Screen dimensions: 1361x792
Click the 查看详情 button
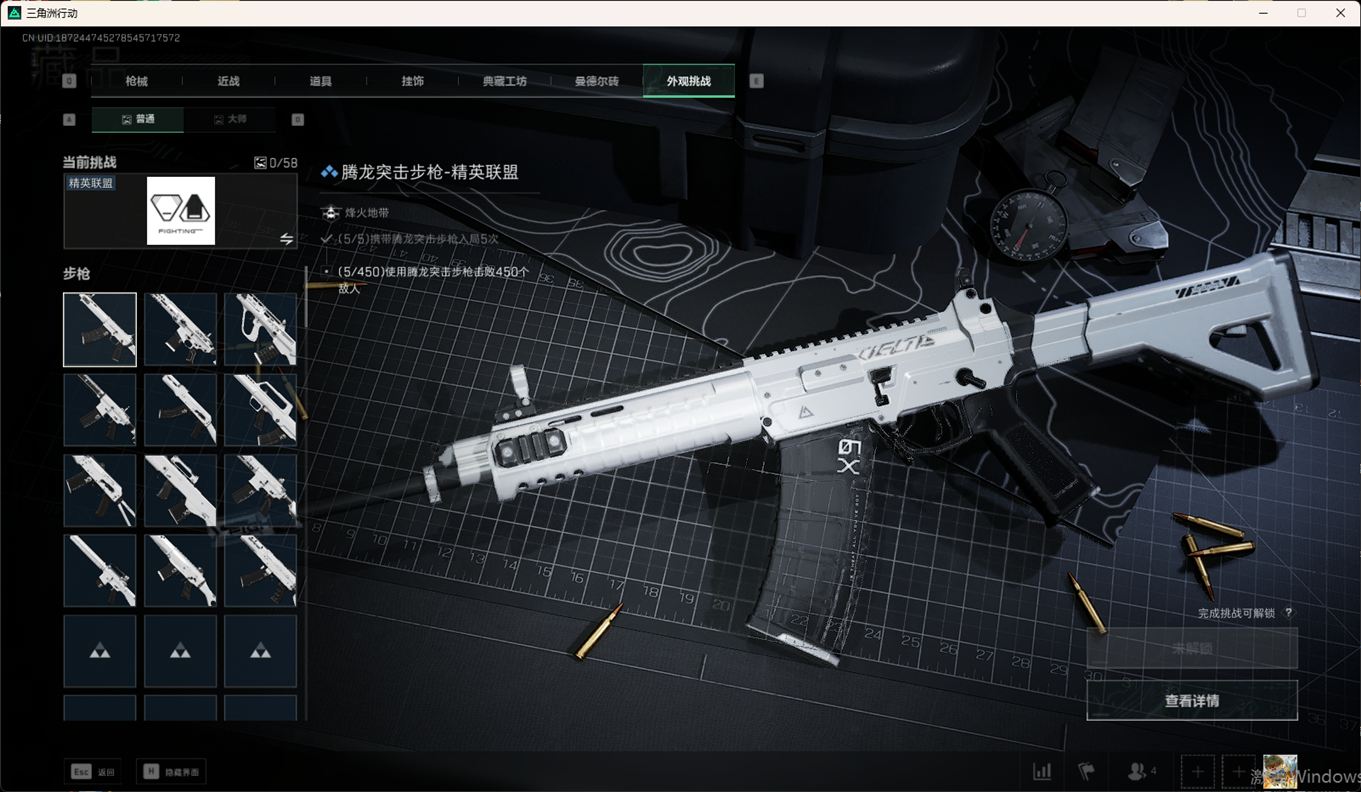pyautogui.click(x=1192, y=701)
